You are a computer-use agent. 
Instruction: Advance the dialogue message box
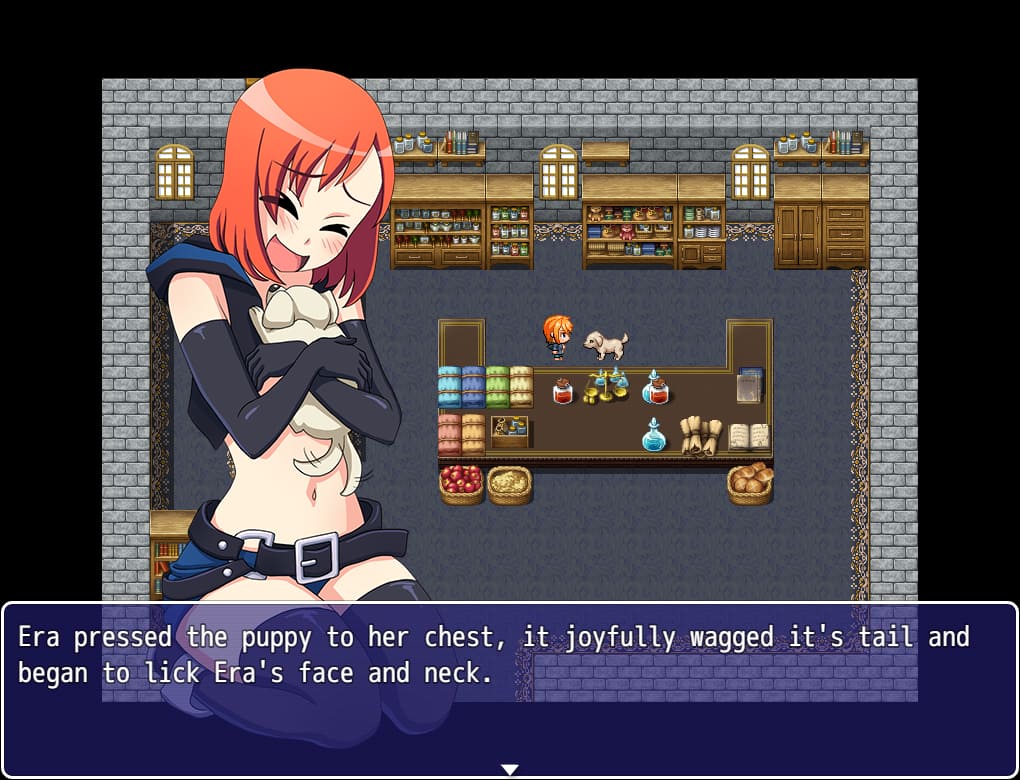(x=509, y=690)
